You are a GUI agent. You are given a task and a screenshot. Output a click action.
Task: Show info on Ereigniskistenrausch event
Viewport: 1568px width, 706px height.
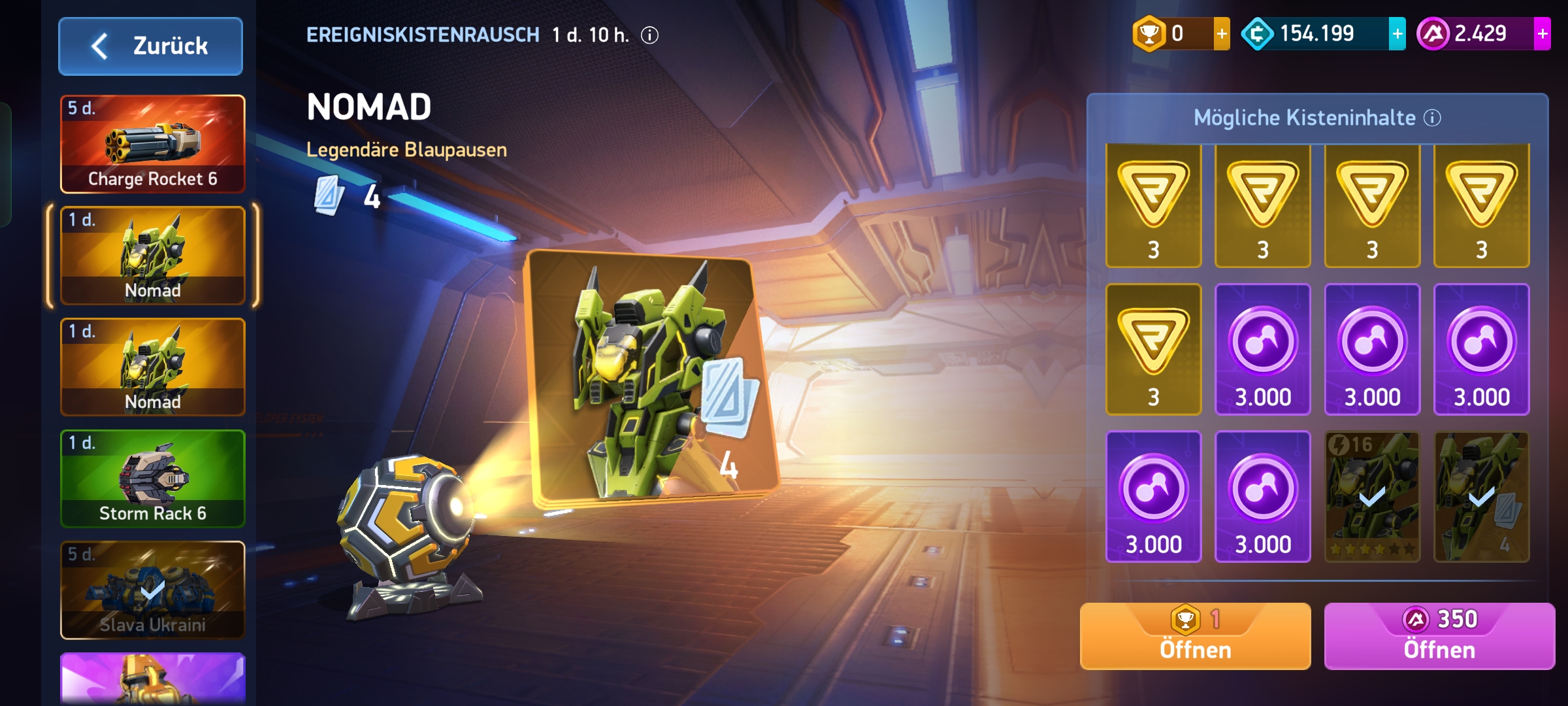tap(649, 35)
